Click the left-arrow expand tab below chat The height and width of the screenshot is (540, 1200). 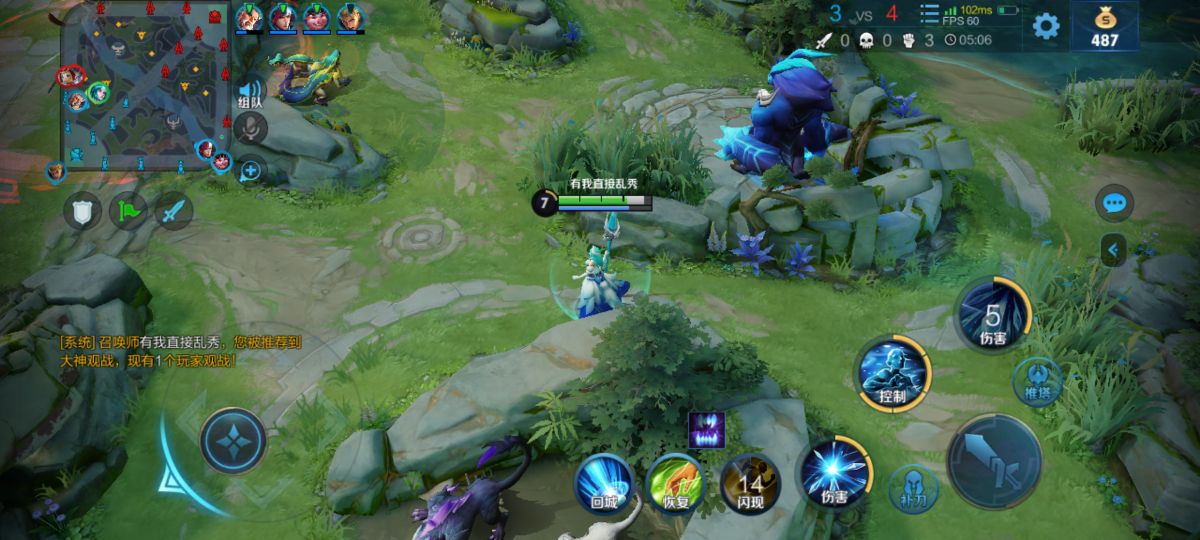pos(1114,249)
